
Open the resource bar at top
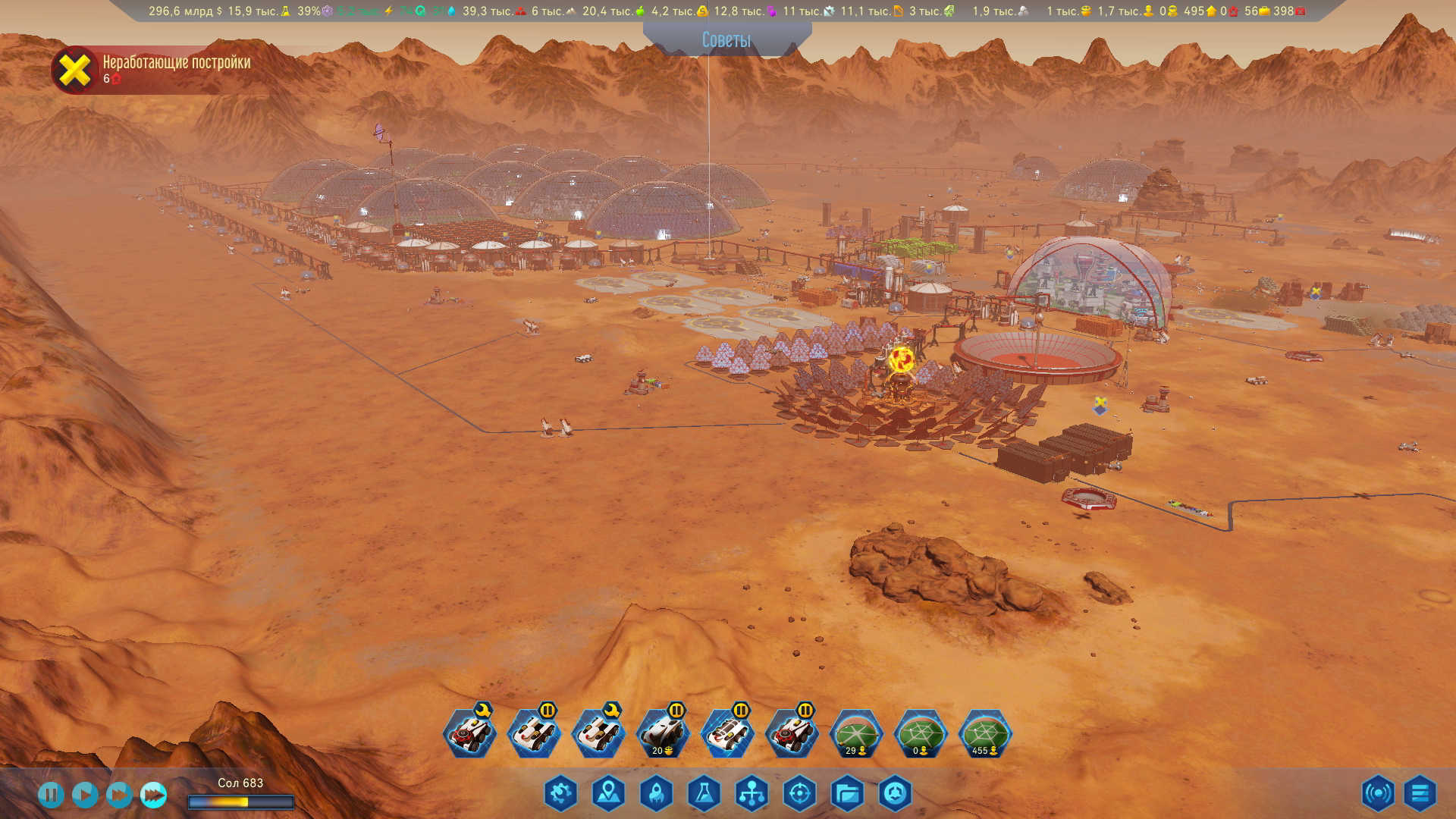[726, 11]
